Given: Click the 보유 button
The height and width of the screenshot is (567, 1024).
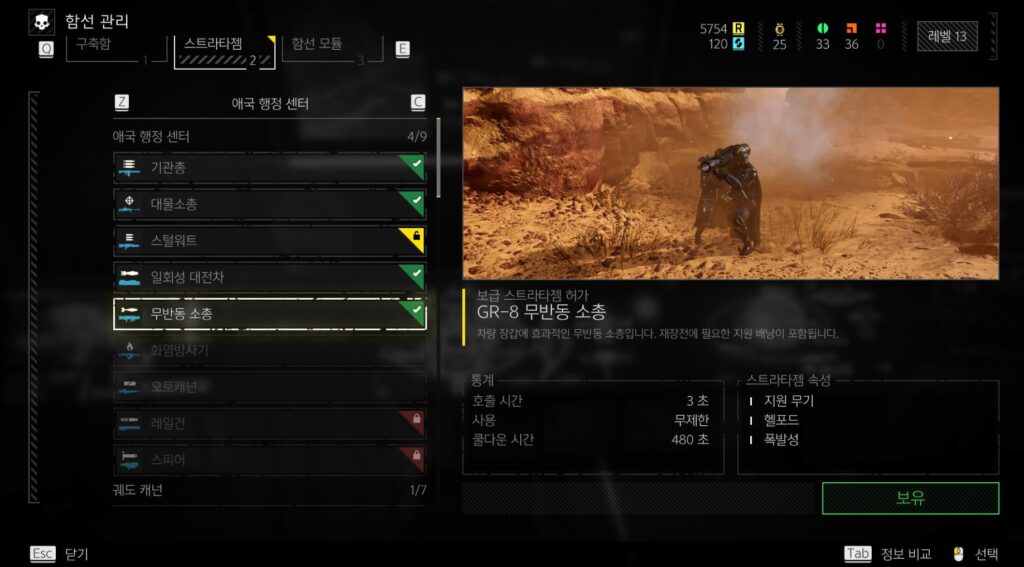Looking at the screenshot, I should [910, 498].
